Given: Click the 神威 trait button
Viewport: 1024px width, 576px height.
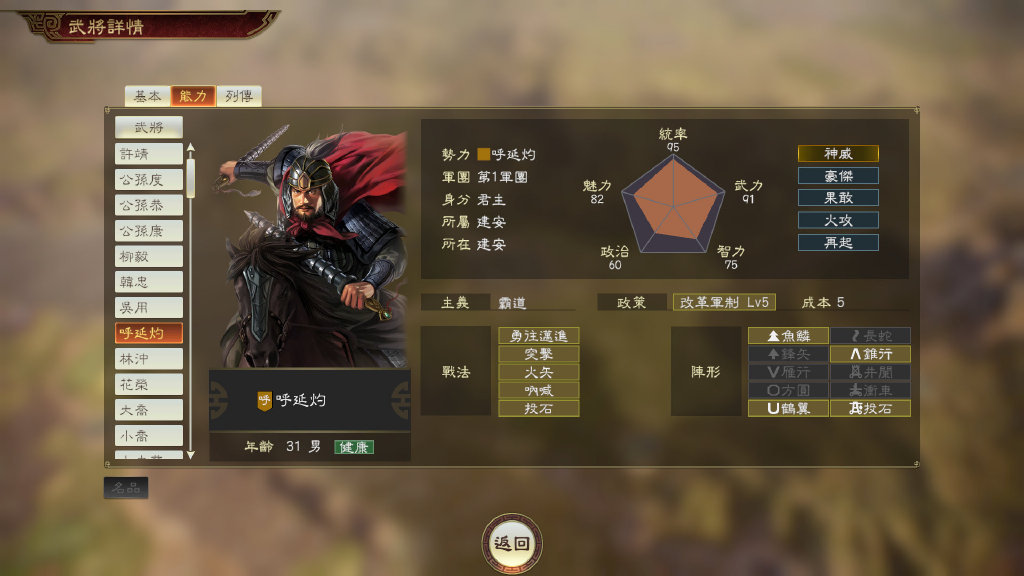Looking at the screenshot, I should (838, 154).
